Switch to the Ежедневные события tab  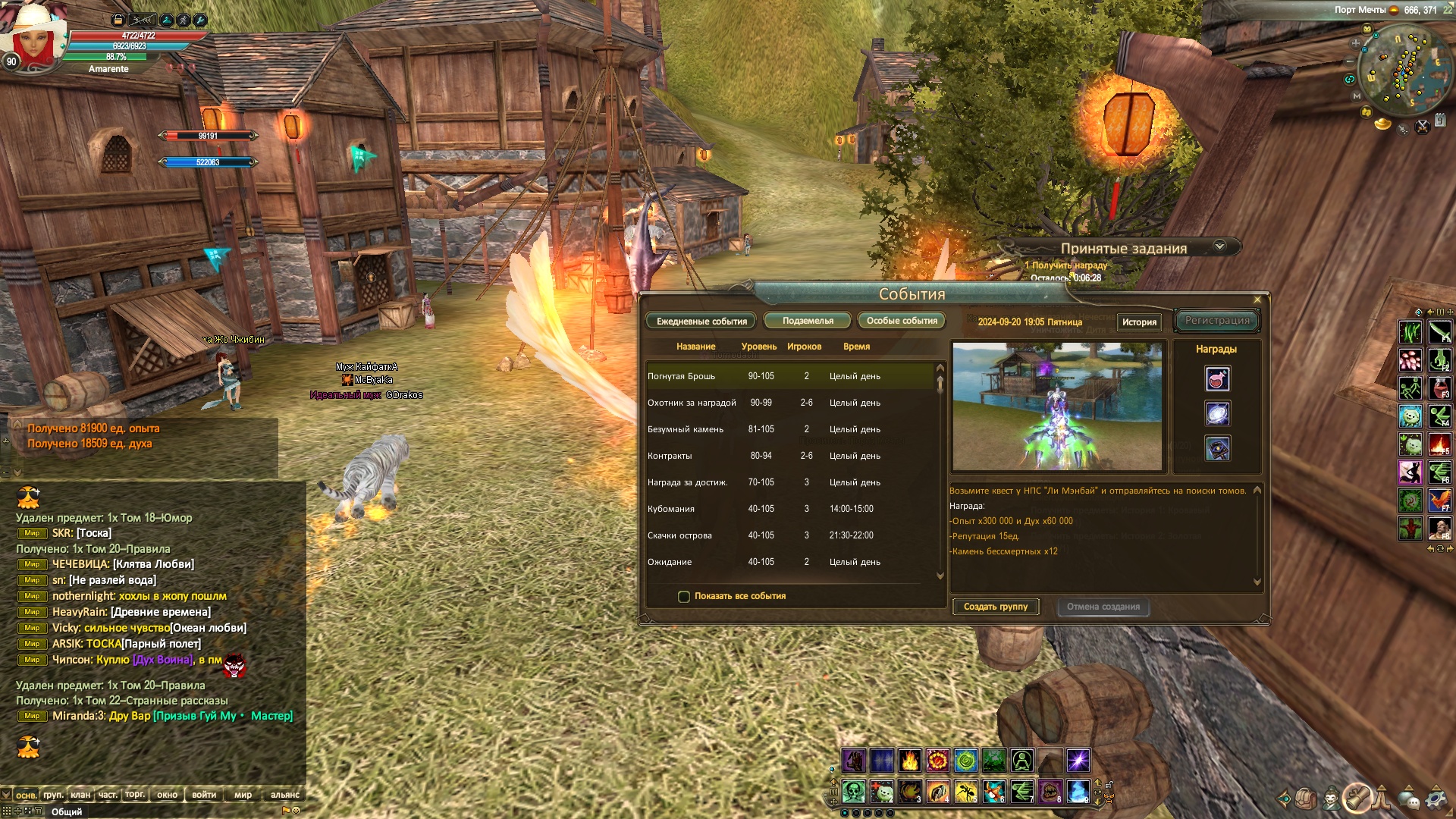701,322
